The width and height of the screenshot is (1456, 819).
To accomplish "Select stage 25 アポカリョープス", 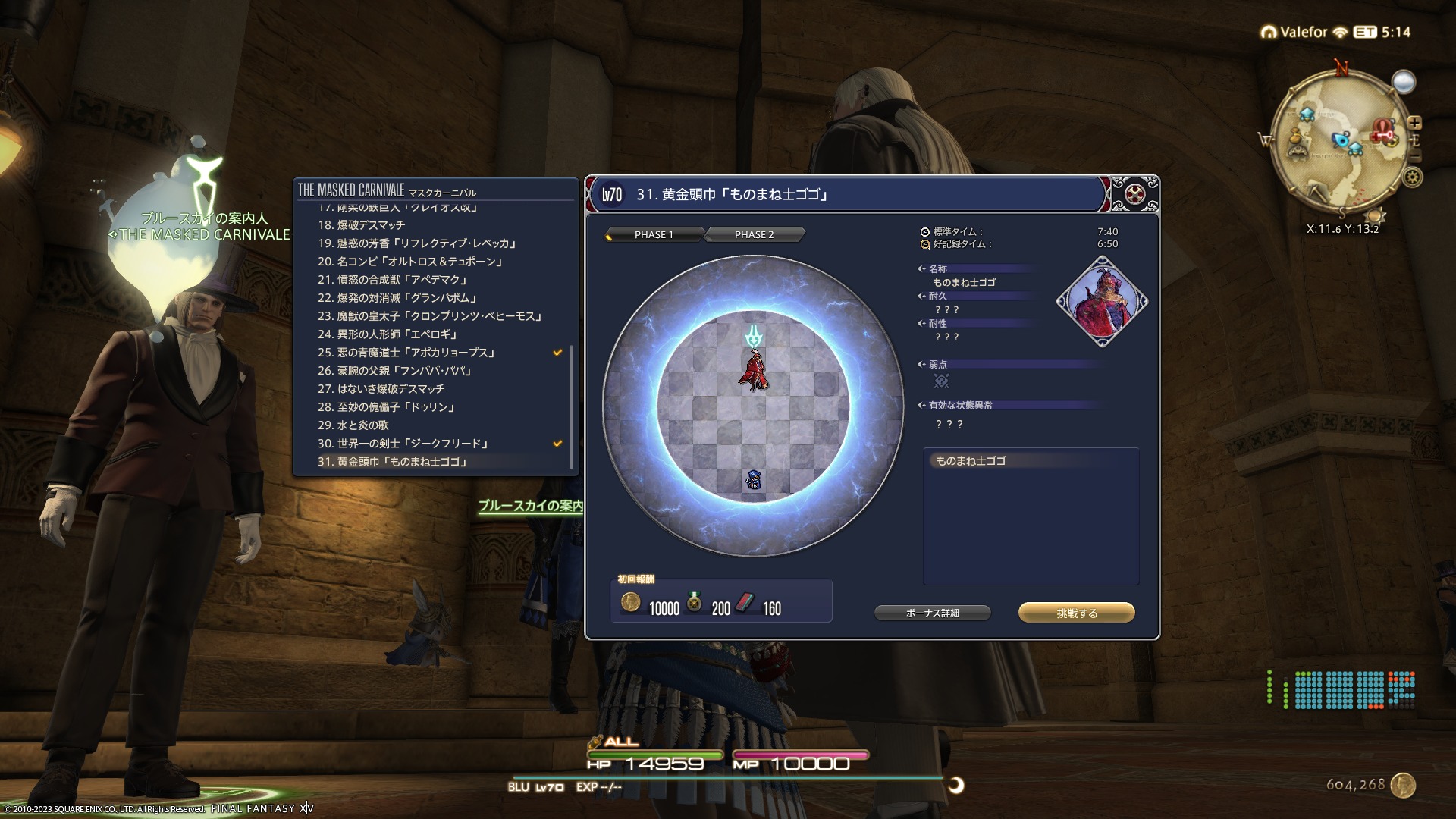I will pos(406,353).
